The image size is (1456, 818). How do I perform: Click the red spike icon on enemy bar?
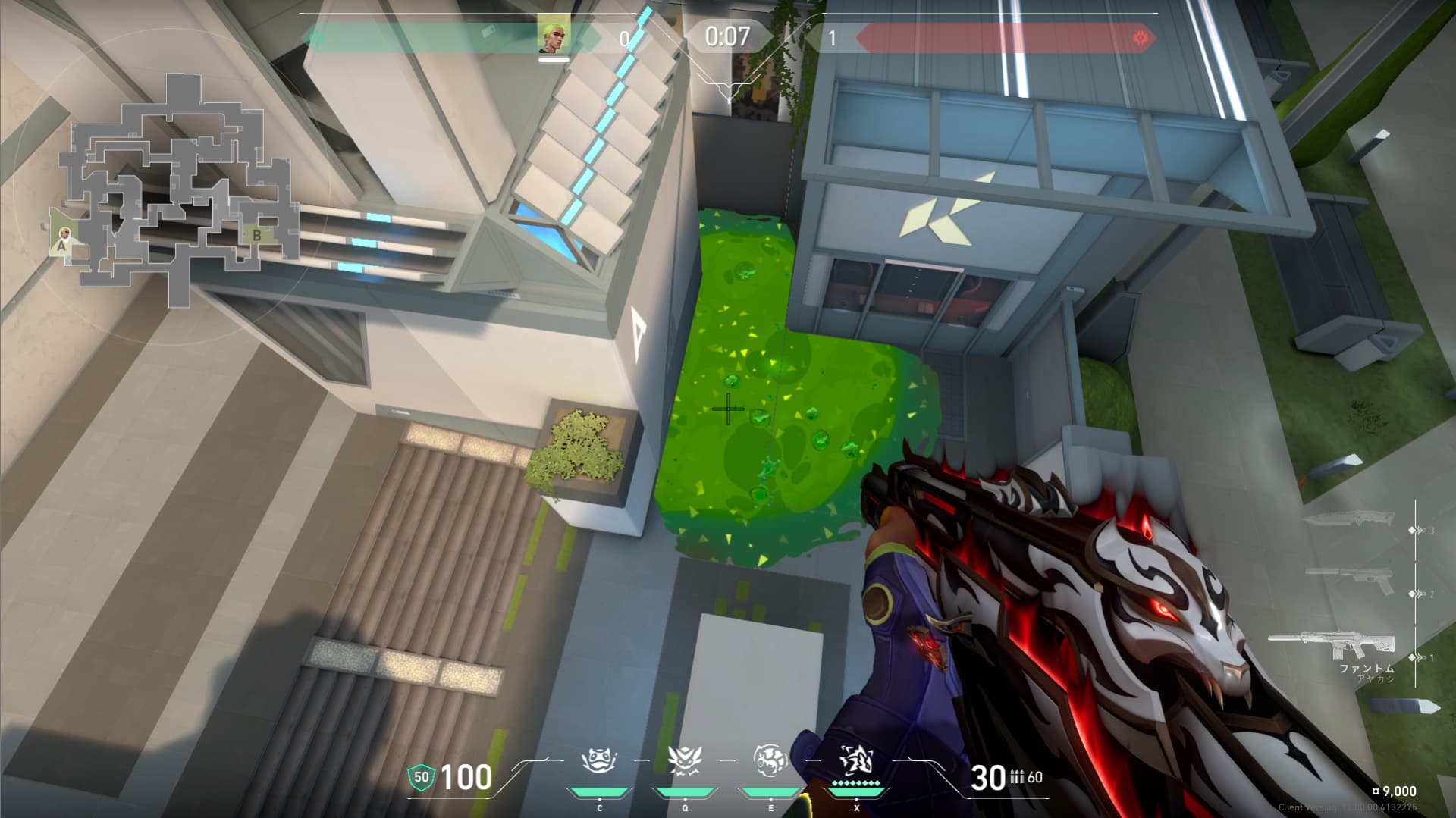[1139, 37]
